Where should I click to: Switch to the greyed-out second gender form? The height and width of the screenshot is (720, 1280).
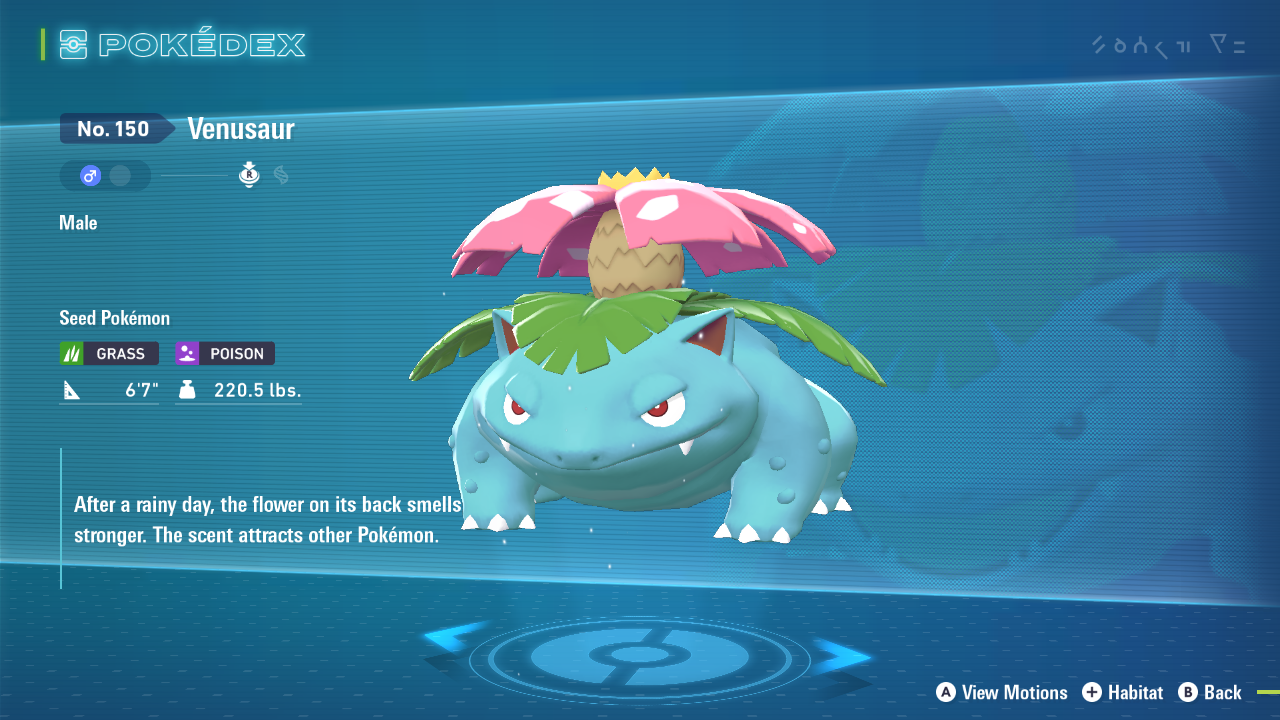pos(120,176)
